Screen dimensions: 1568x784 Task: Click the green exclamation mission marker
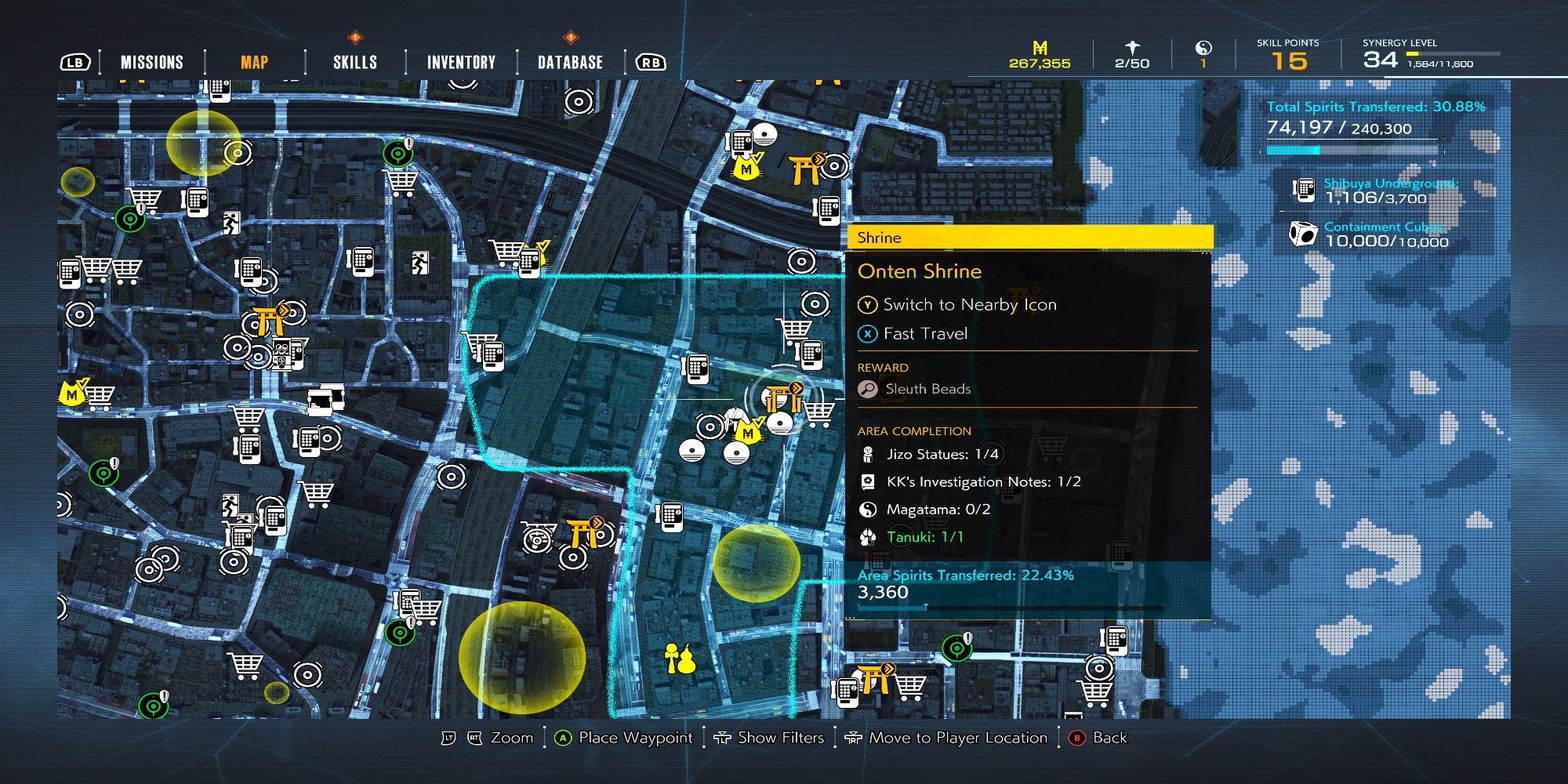[x=397, y=154]
